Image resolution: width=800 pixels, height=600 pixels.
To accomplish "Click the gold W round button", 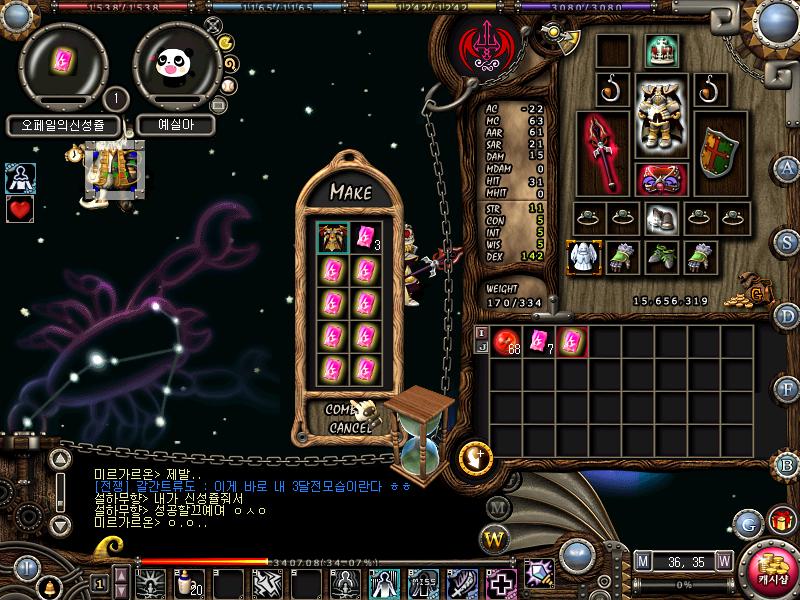I will click(x=494, y=539).
